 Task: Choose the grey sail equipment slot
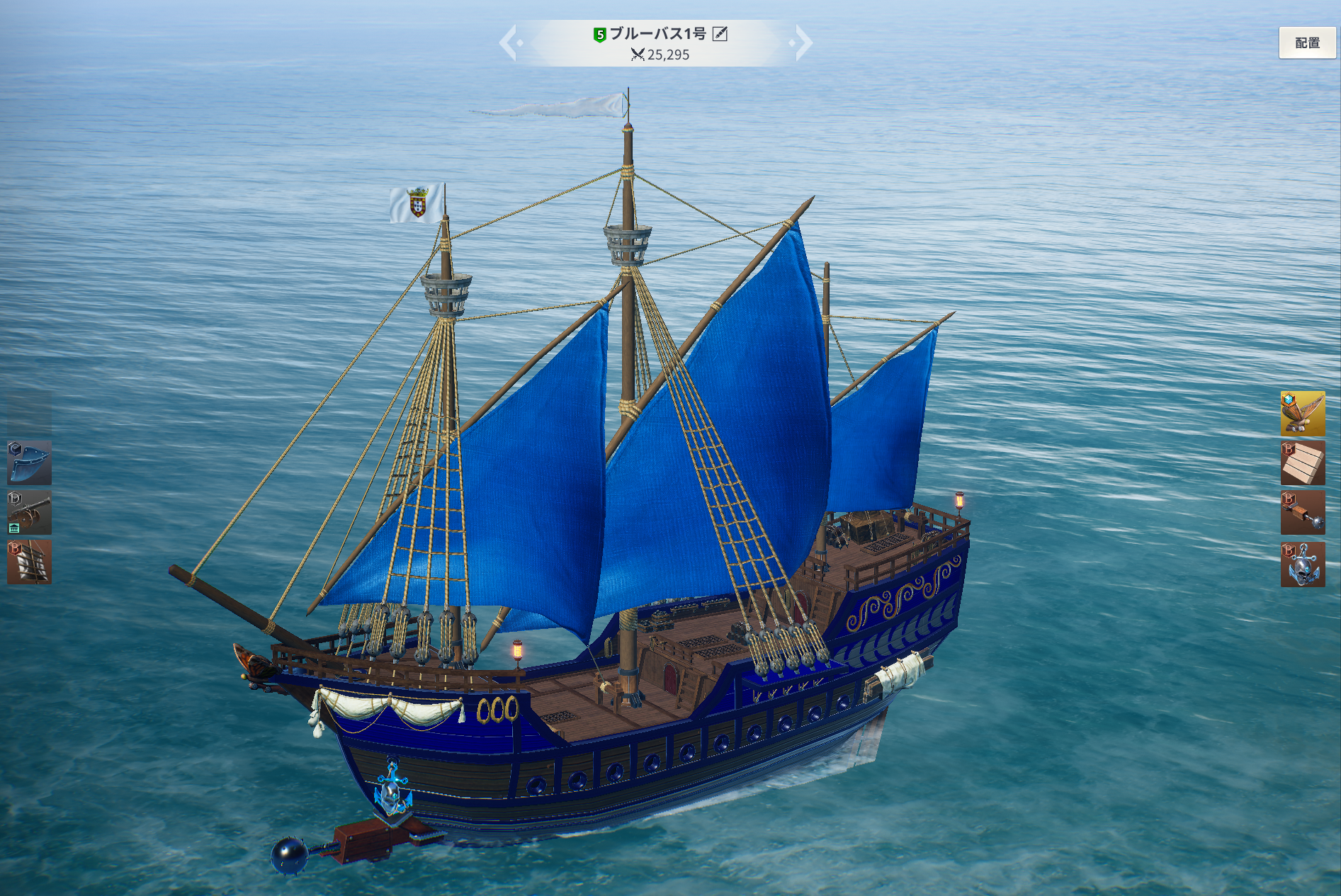pos(30,562)
